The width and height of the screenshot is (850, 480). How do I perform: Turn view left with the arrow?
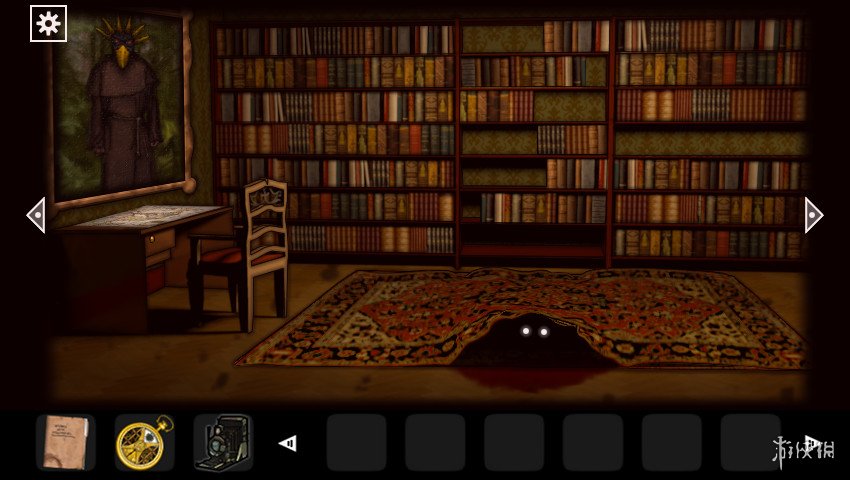point(36,215)
